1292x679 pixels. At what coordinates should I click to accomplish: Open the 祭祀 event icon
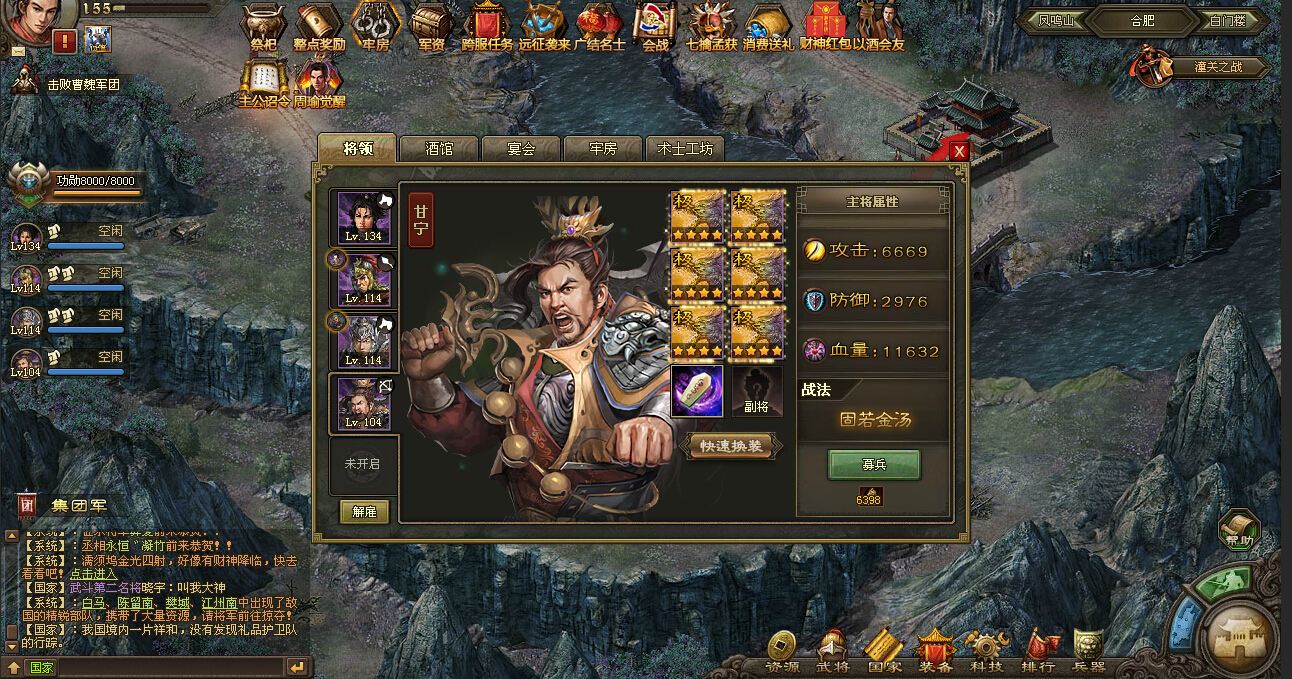coord(264,27)
